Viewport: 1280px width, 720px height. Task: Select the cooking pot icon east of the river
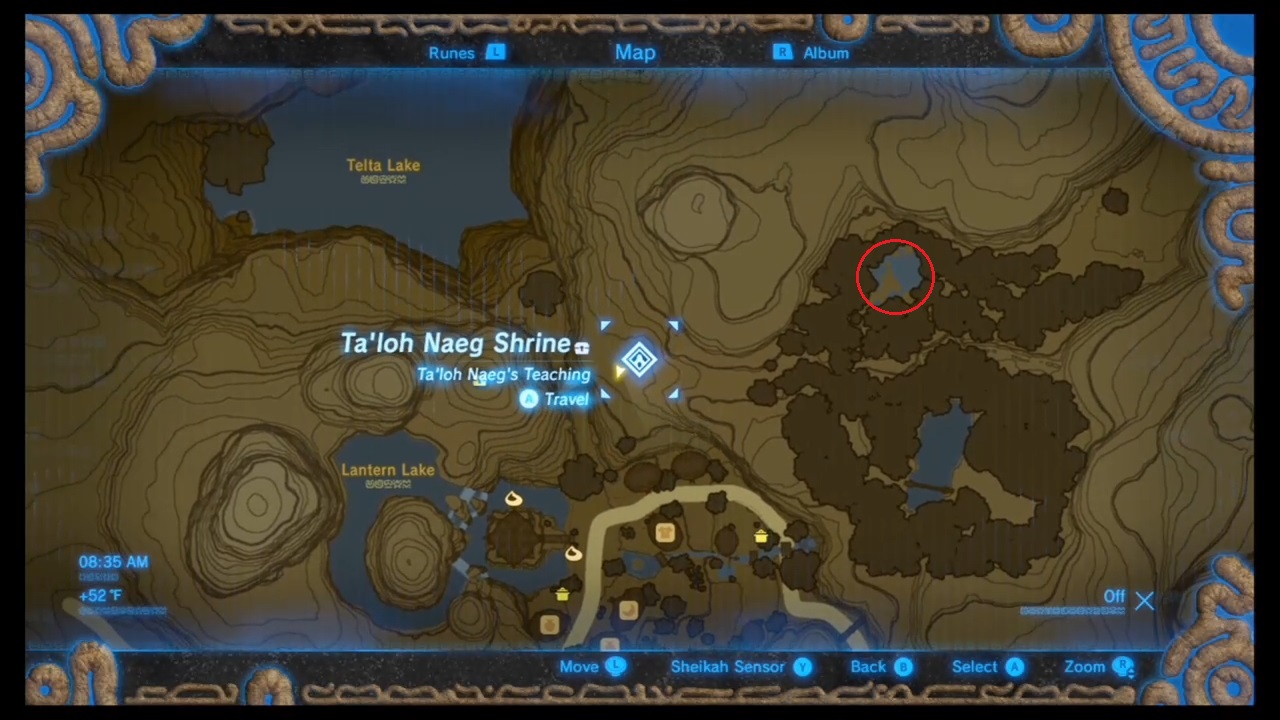761,537
